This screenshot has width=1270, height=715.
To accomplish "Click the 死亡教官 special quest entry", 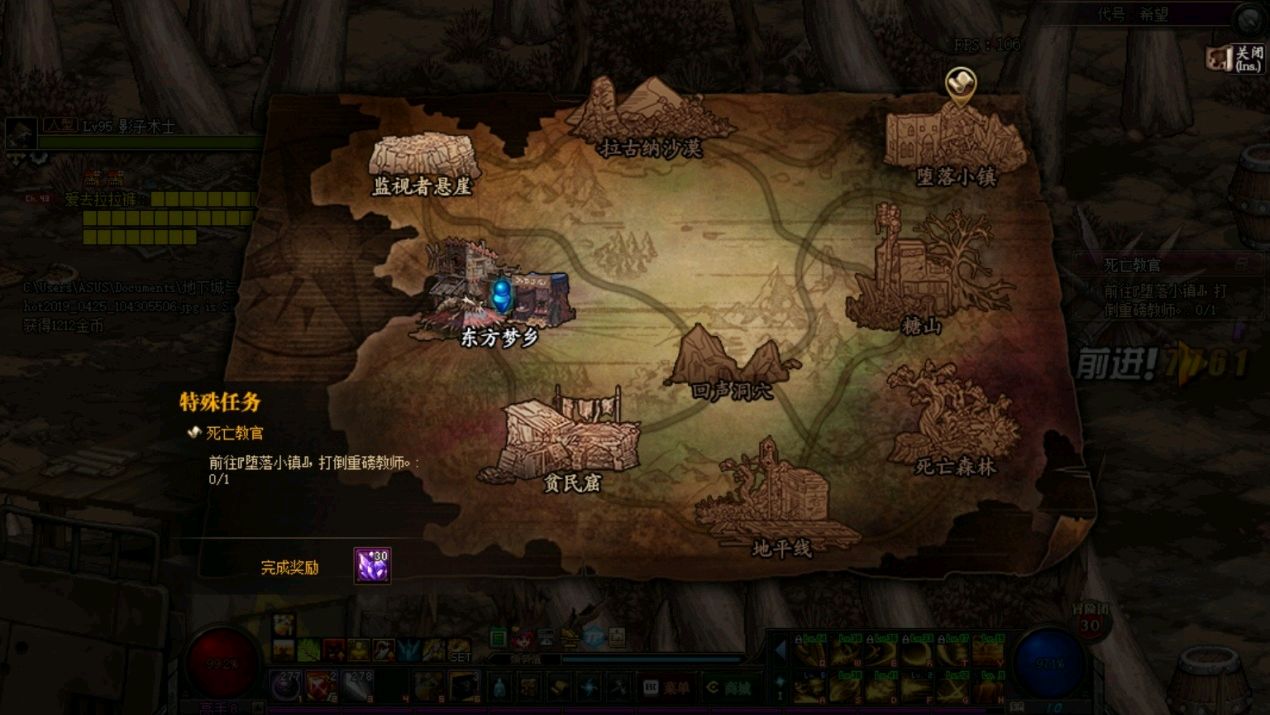I will (234, 433).
